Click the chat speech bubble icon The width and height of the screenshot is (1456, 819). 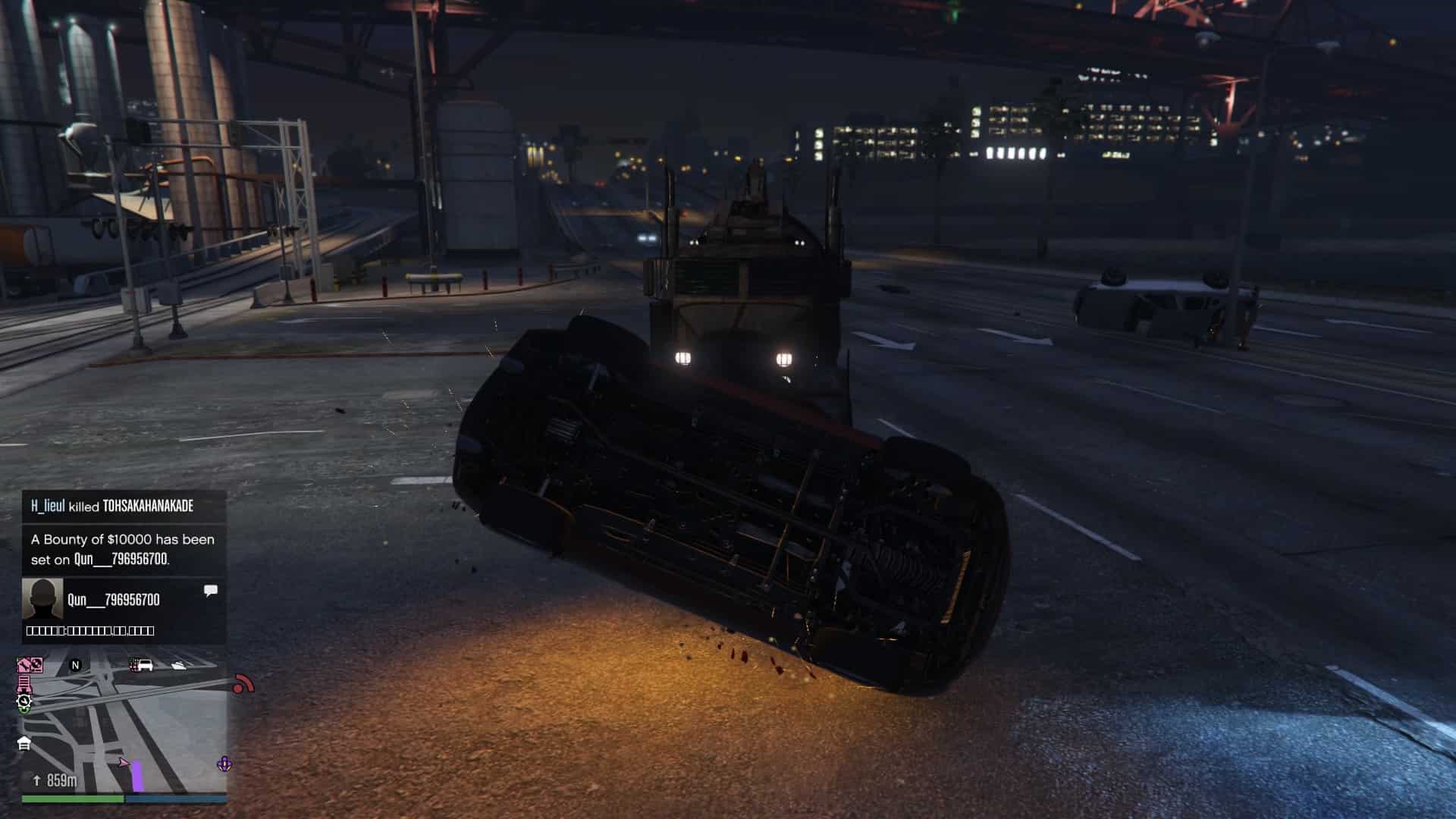coord(211,590)
